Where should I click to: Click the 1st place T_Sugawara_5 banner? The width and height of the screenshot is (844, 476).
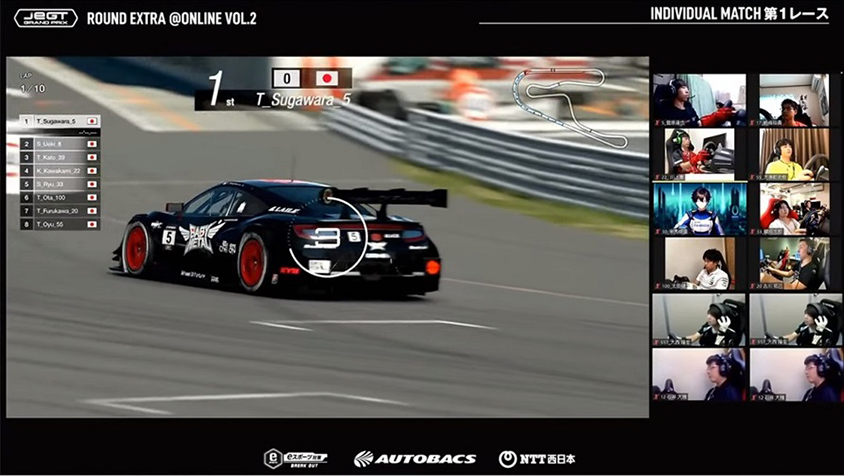[x=273, y=89]
